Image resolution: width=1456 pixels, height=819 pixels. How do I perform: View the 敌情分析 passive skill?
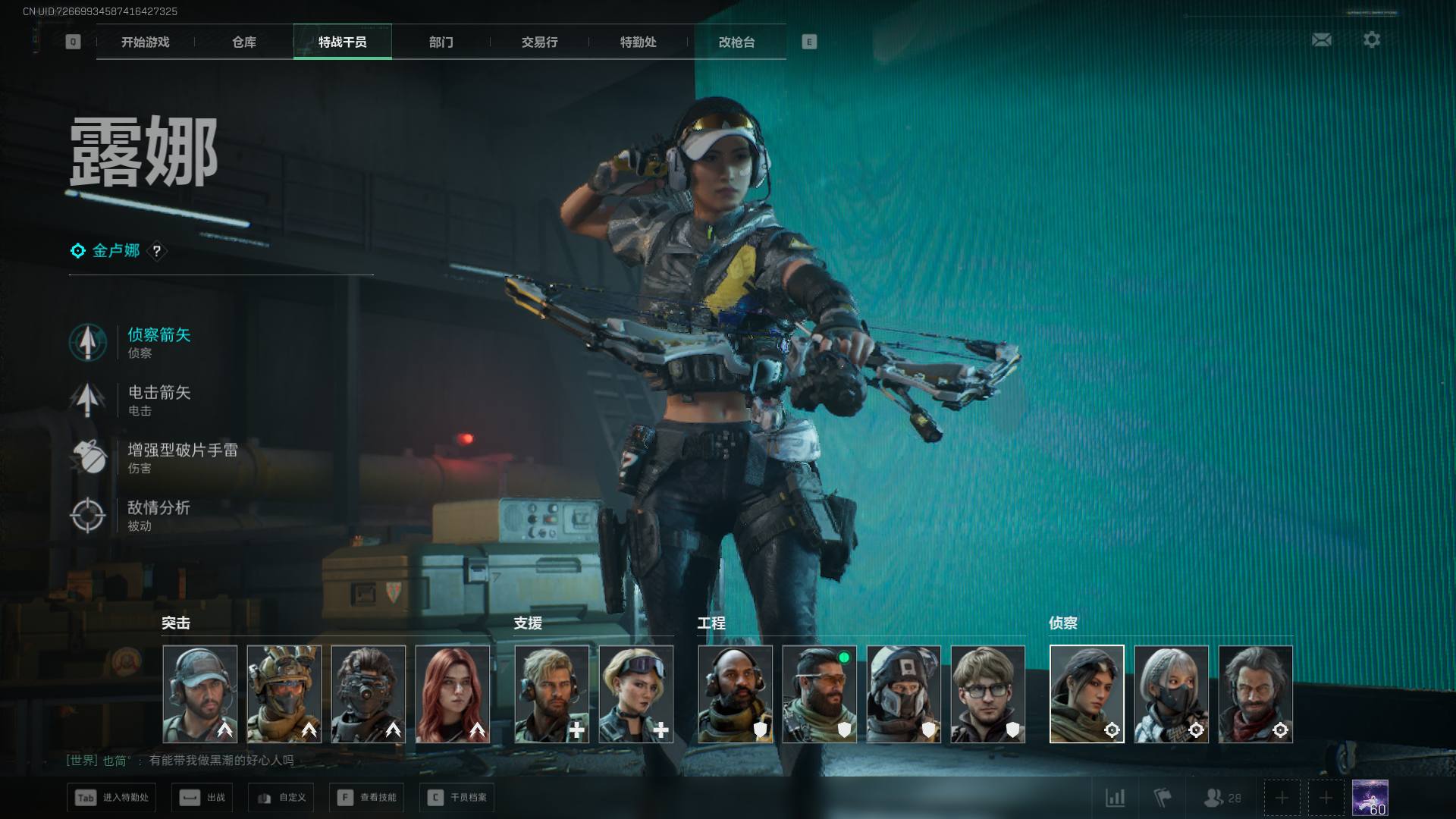[x=158, y=515]
